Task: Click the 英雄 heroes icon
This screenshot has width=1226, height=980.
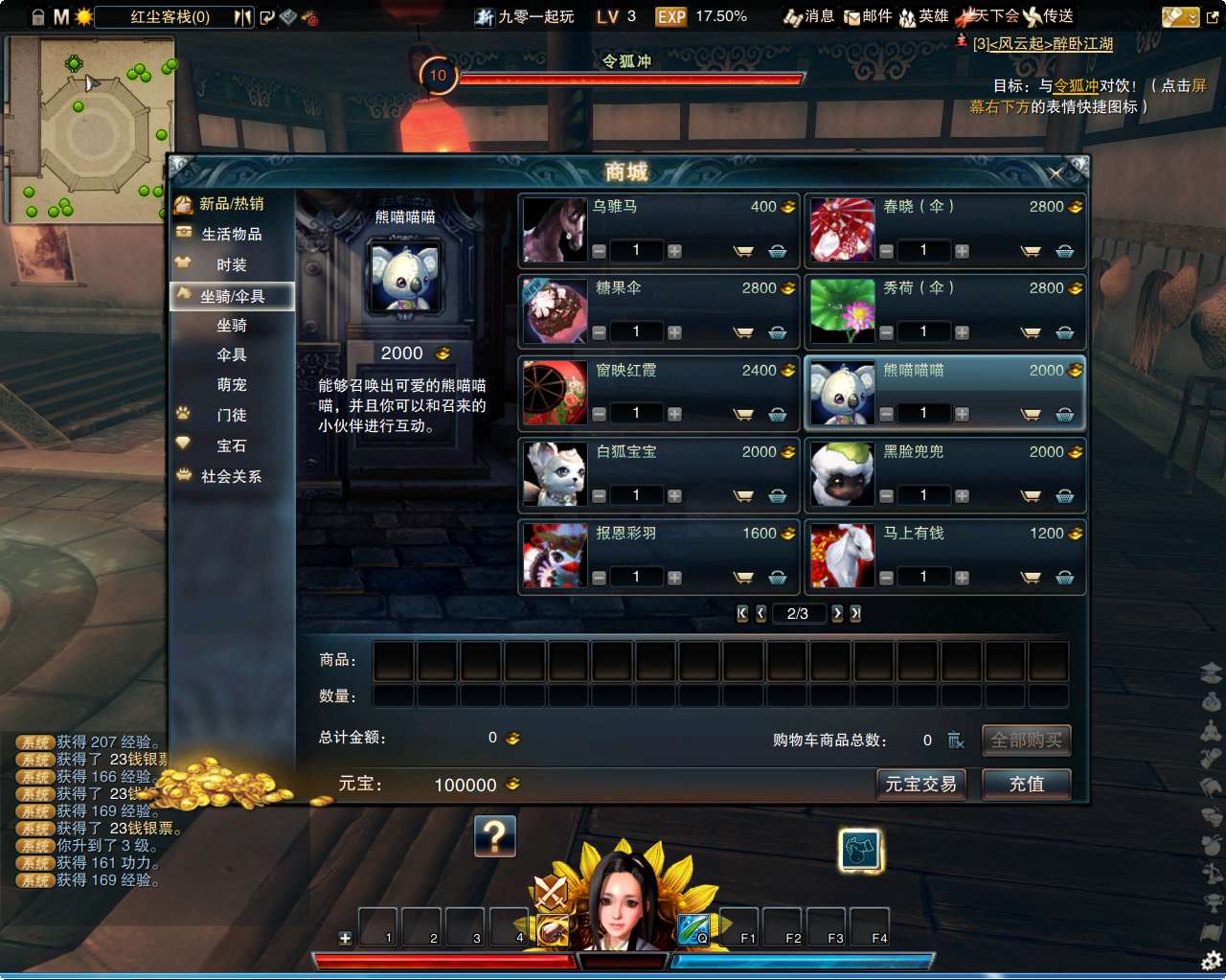Action: 922,16
